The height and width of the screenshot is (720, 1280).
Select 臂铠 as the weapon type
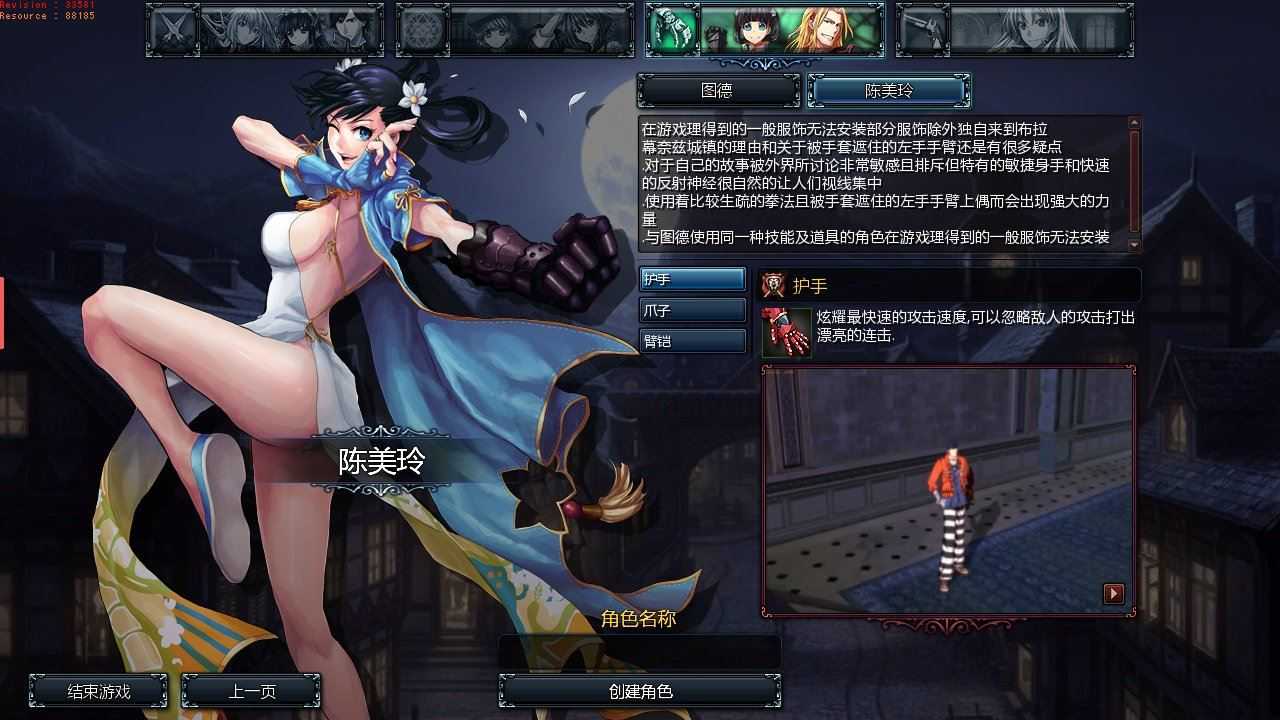click(x=690, y=341)
